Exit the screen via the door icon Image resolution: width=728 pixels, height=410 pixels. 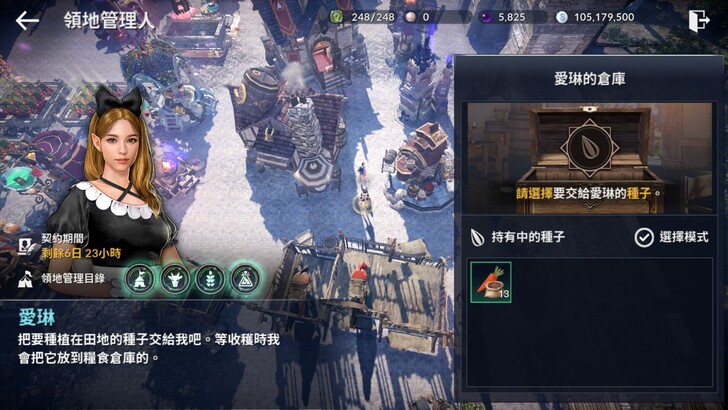click(x=700, y=19)
